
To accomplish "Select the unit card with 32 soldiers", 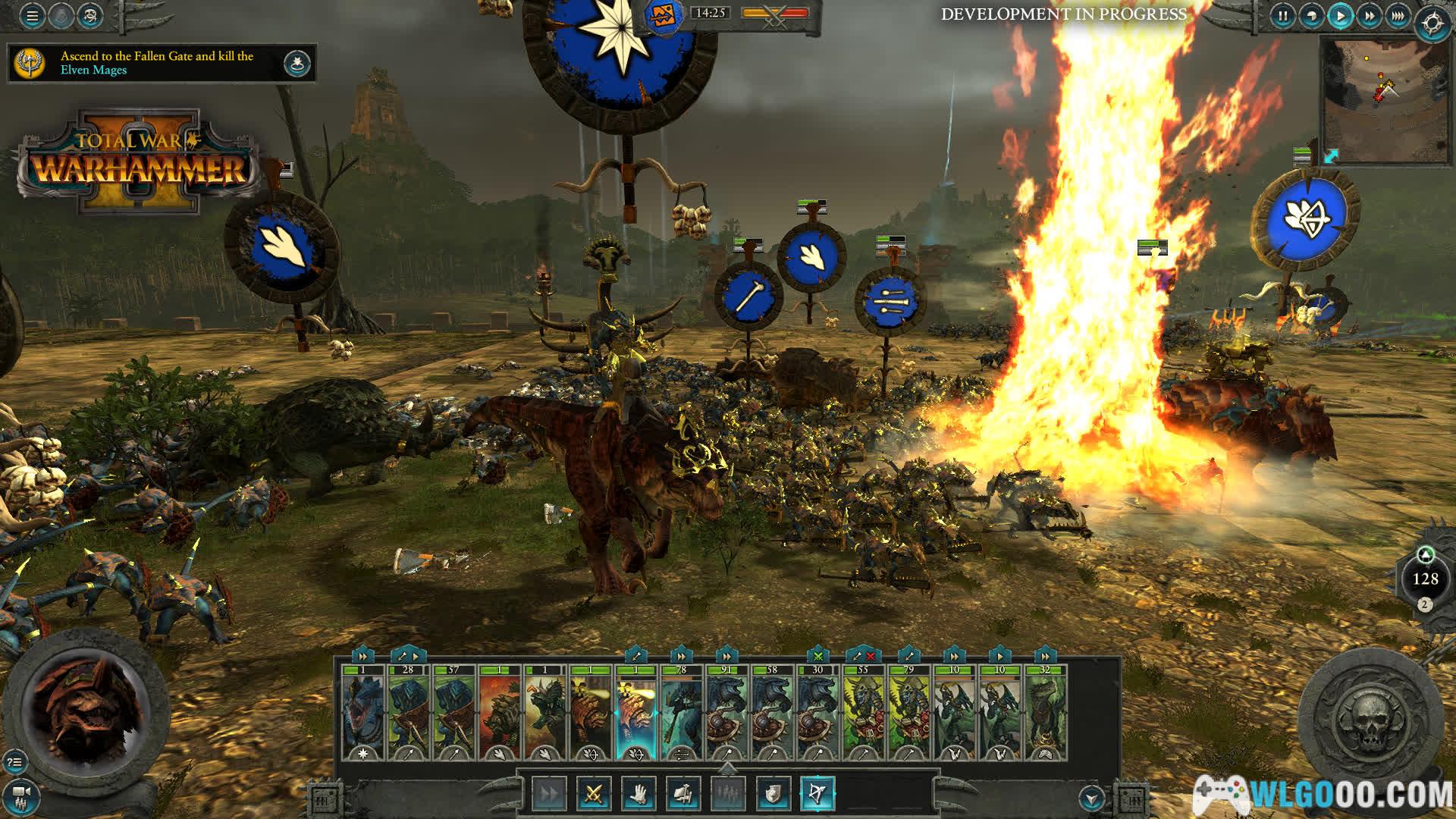I will [x=1045, y=713].
